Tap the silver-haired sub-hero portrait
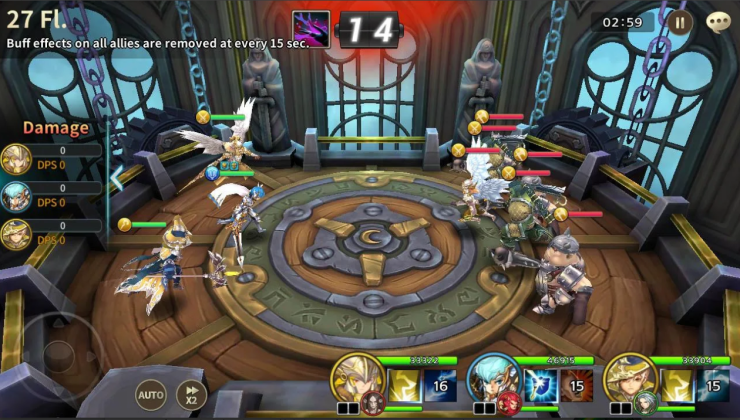The image size is (740, 420). coord(646,403)
